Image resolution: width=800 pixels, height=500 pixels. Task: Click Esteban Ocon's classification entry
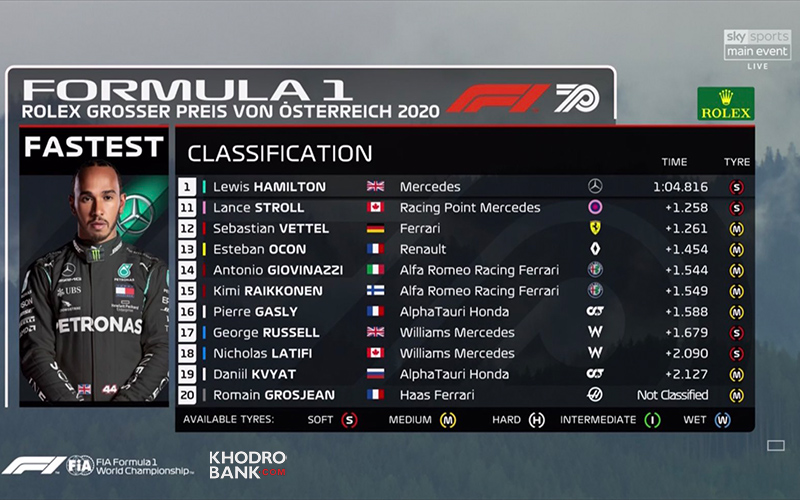click(465, 249)
